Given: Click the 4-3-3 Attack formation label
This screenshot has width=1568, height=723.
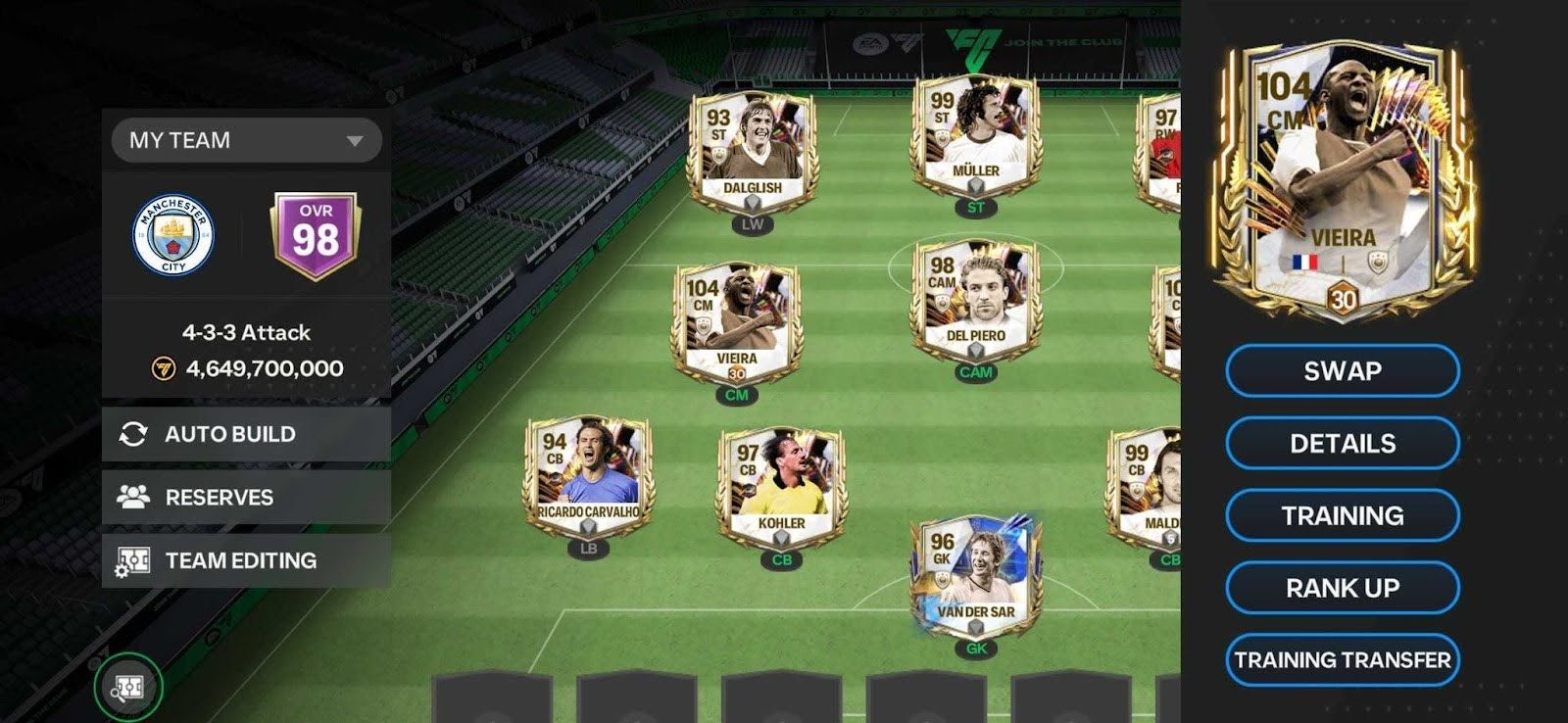Looking at the screenshot, I should pyautogui.click(x=244, y=332).
